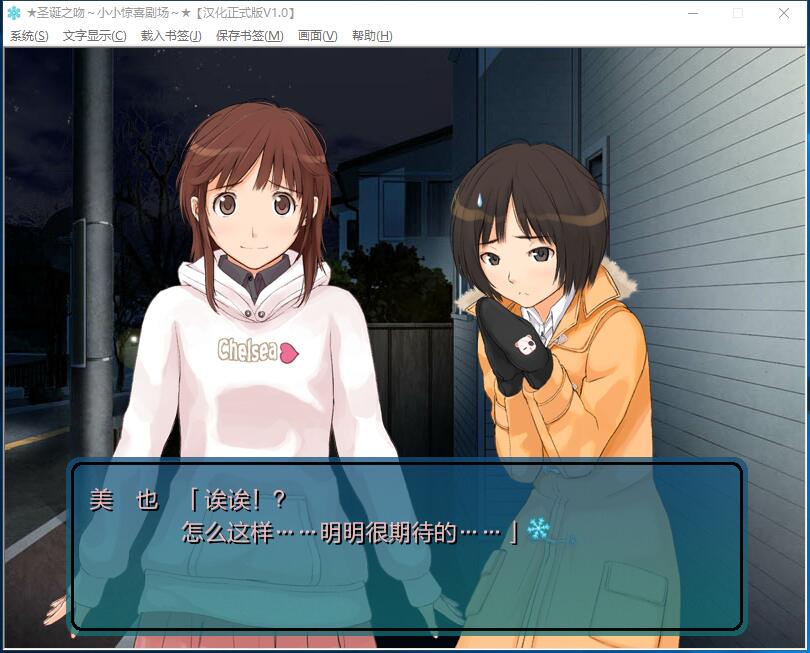
Task: Open the 画面(A) menu
Action: coord(317,36)
